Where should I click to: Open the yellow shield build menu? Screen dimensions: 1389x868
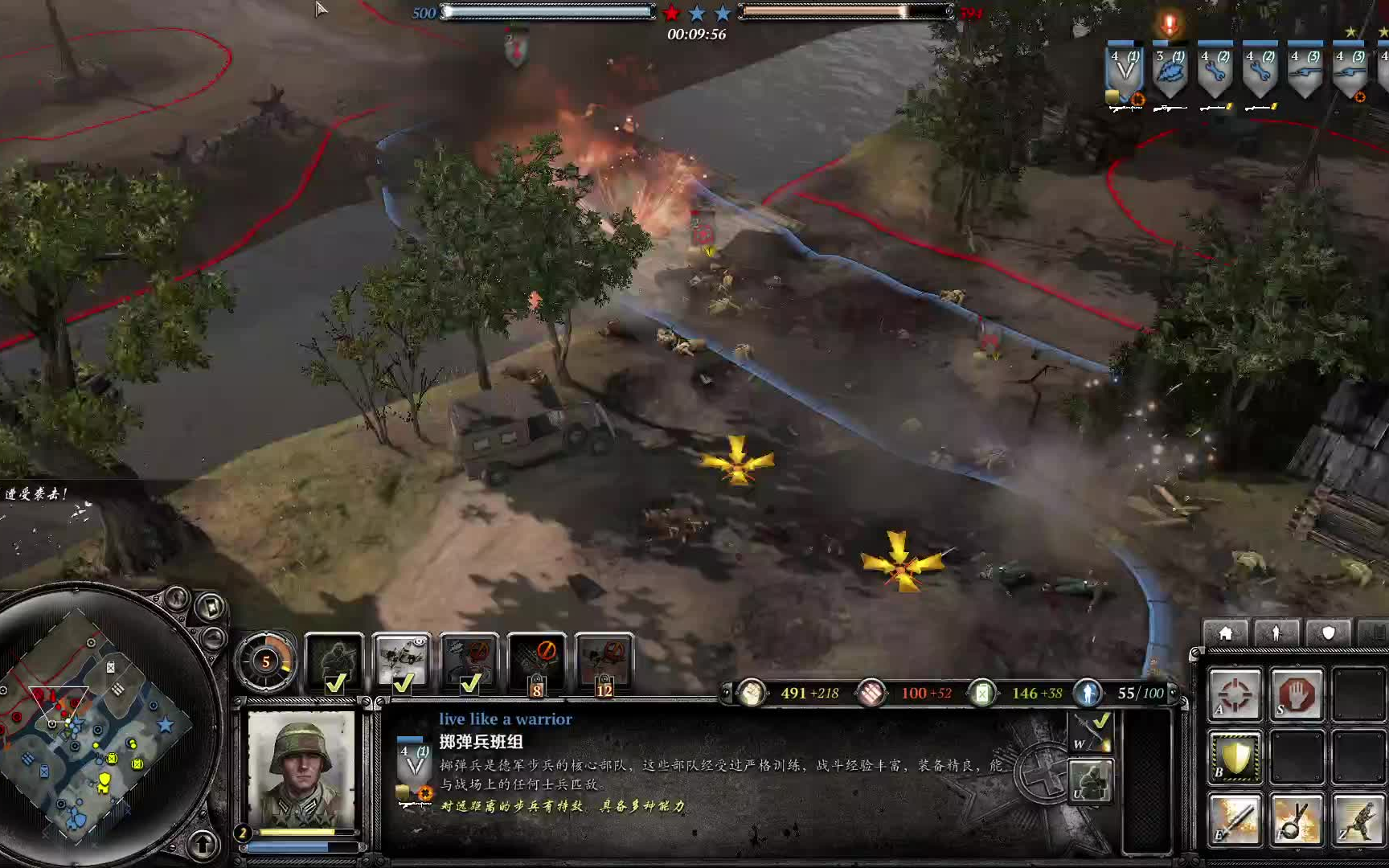click(x=1235, y=757)
